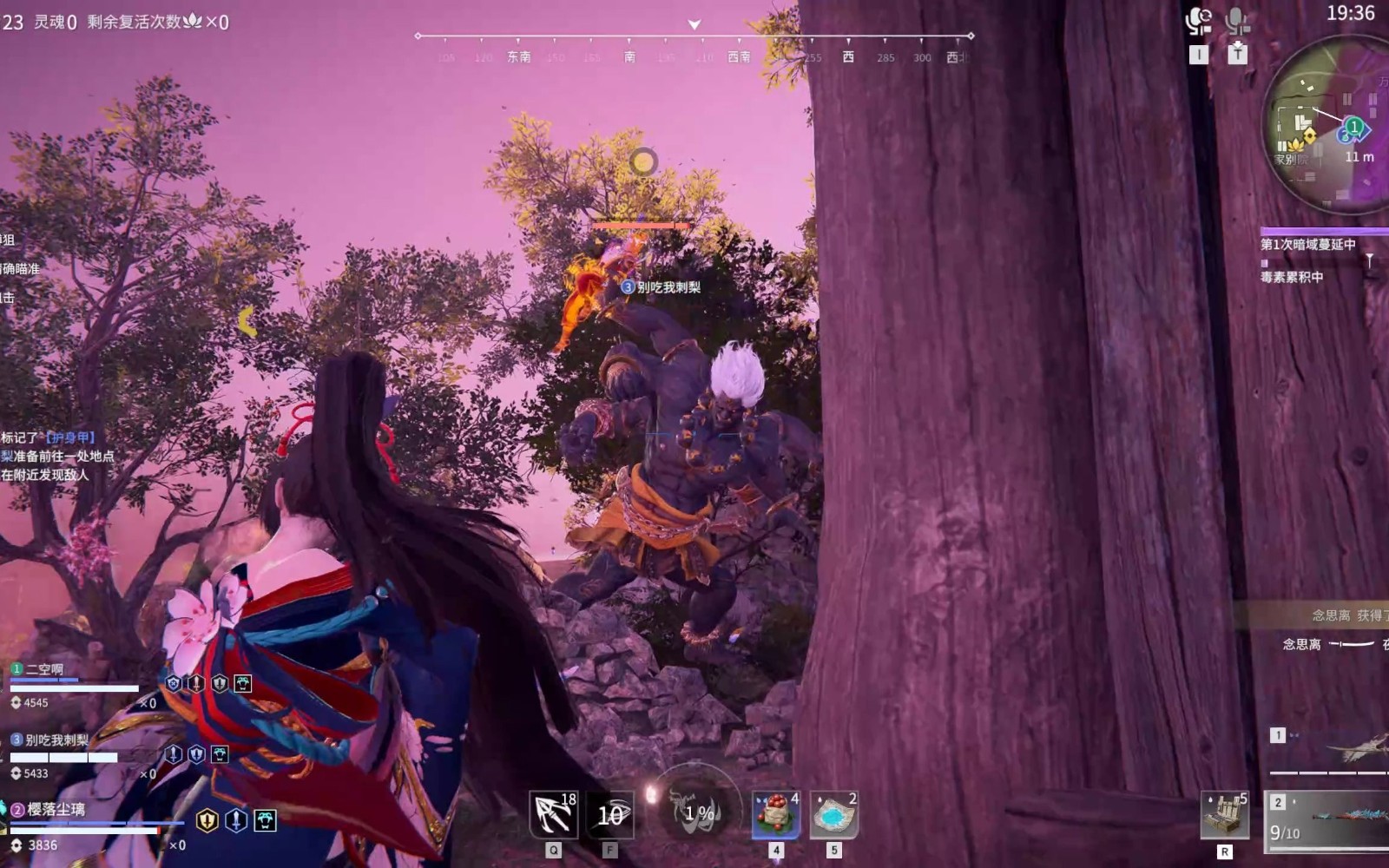Select teammate 二空啊 in squad list

45,669
